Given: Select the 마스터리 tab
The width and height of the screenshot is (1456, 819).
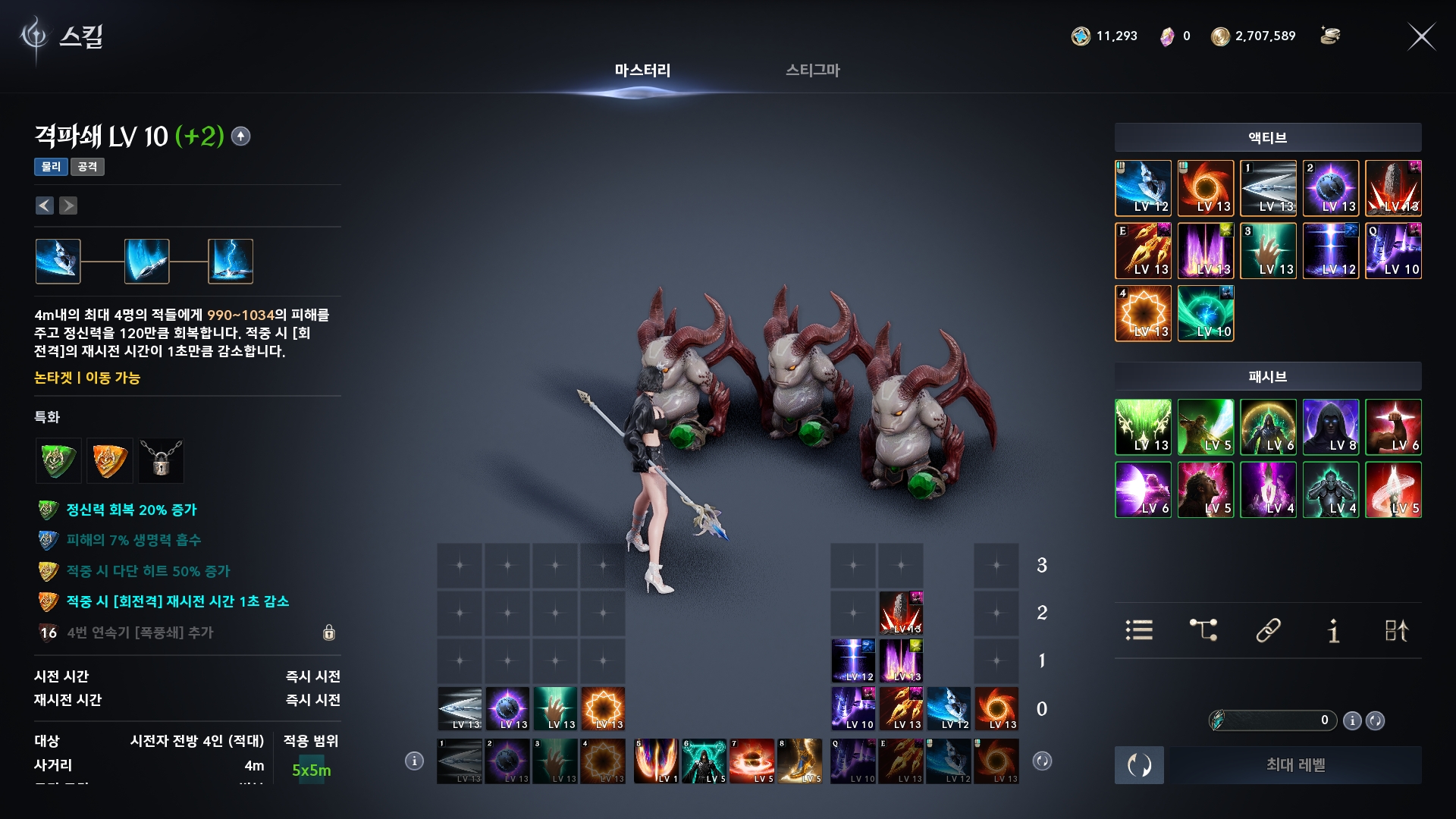Looking at the screenshot, I should point(642,71).
